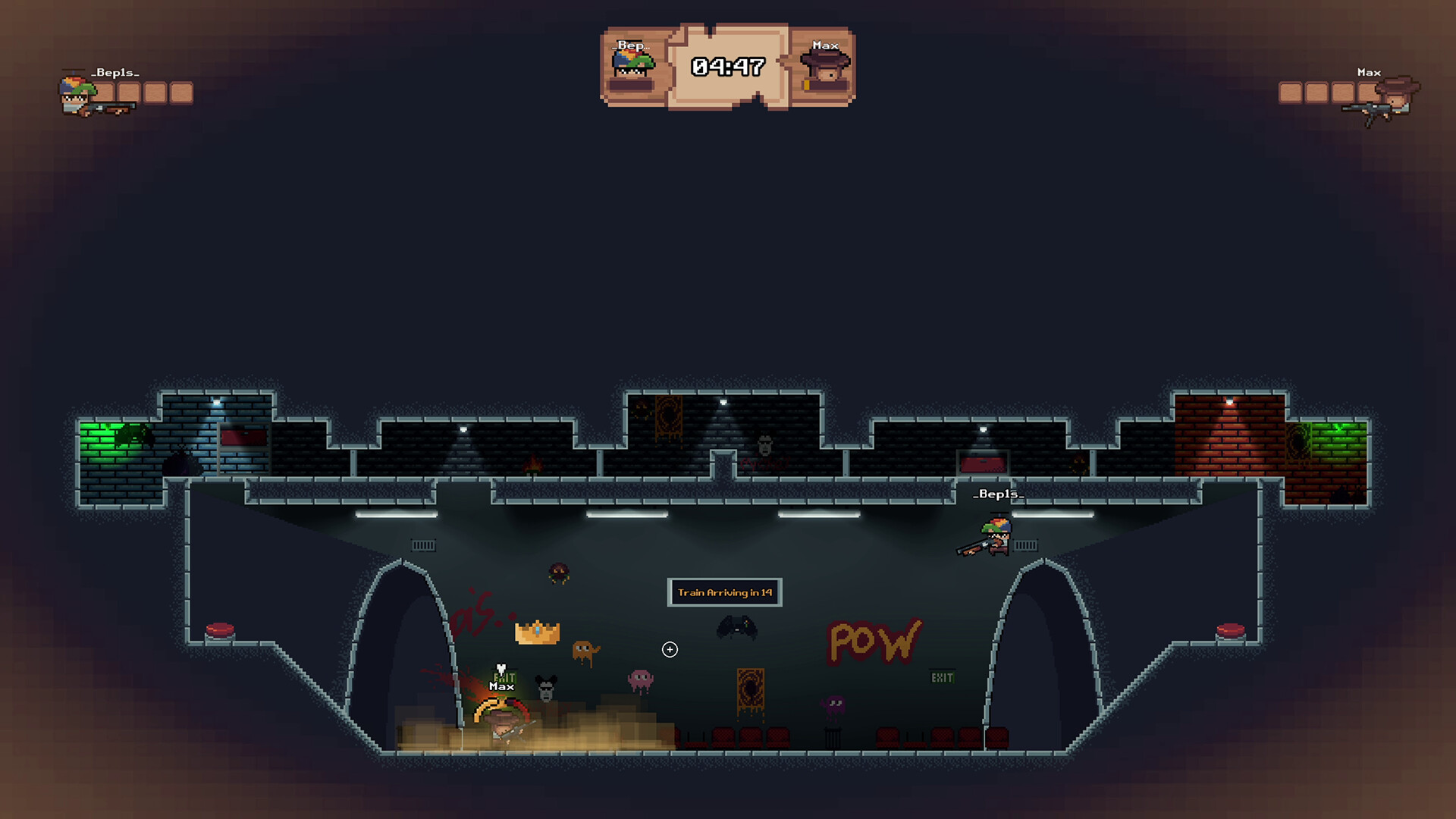Click Max's name tag above the fallen player
This screenshot has width=1456, height=819.
(x=501, y=686)
